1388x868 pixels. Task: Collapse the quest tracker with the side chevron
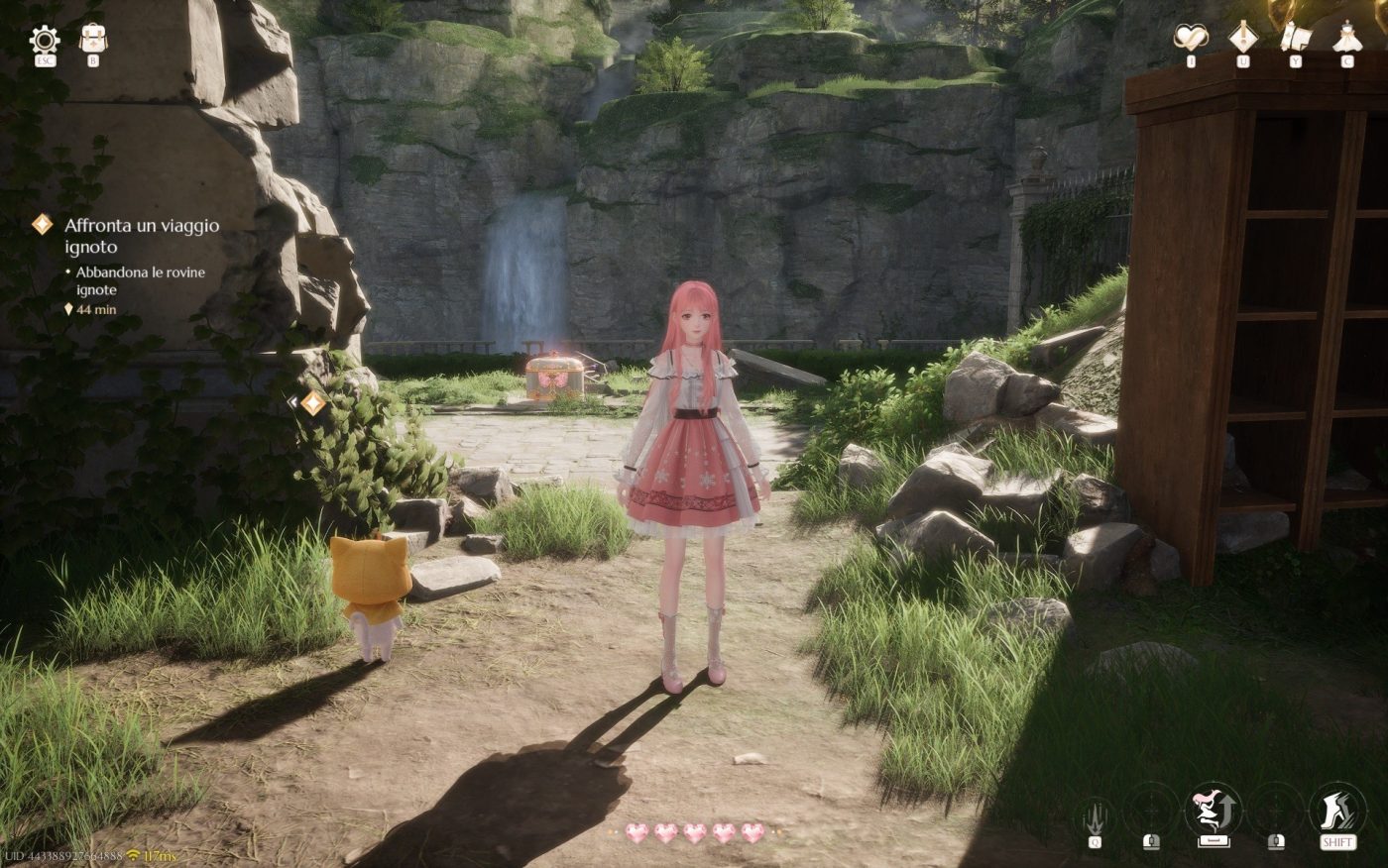(292, 403)
